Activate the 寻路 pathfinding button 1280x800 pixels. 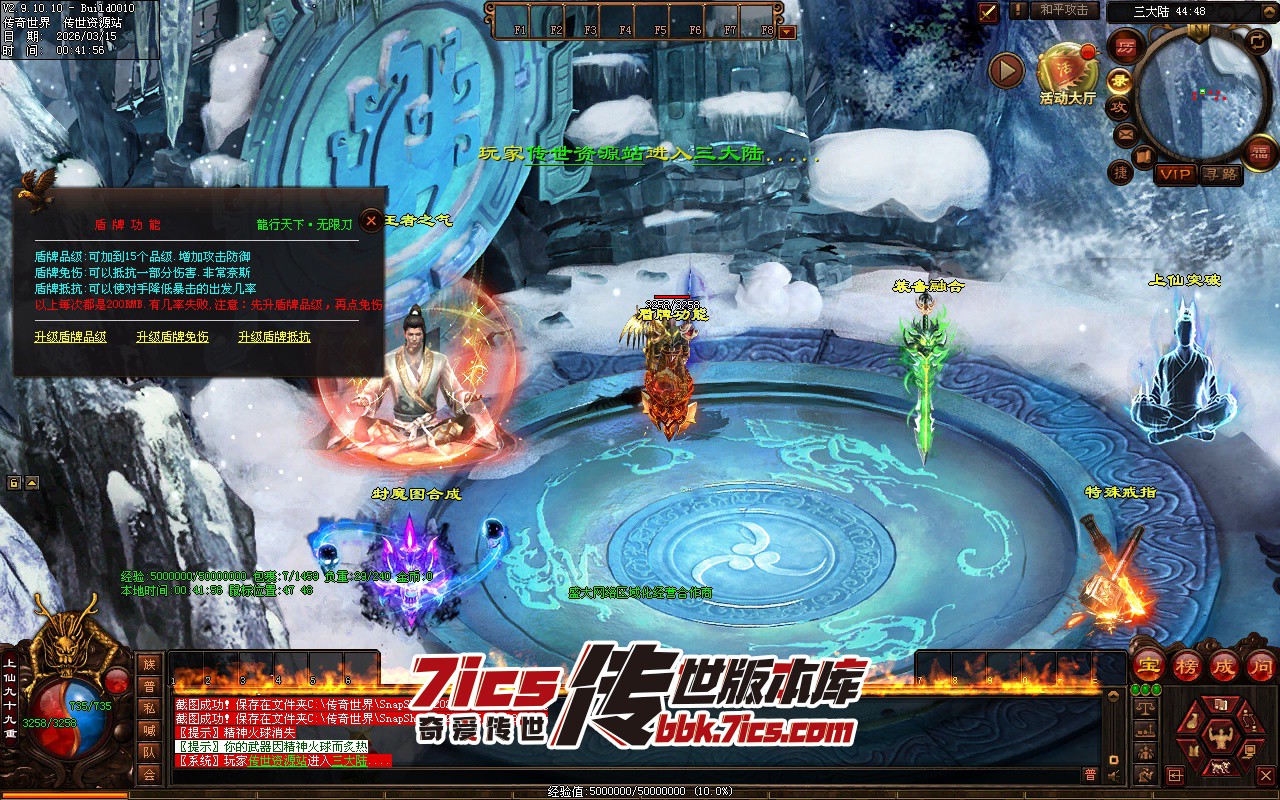pos(1220,174)
